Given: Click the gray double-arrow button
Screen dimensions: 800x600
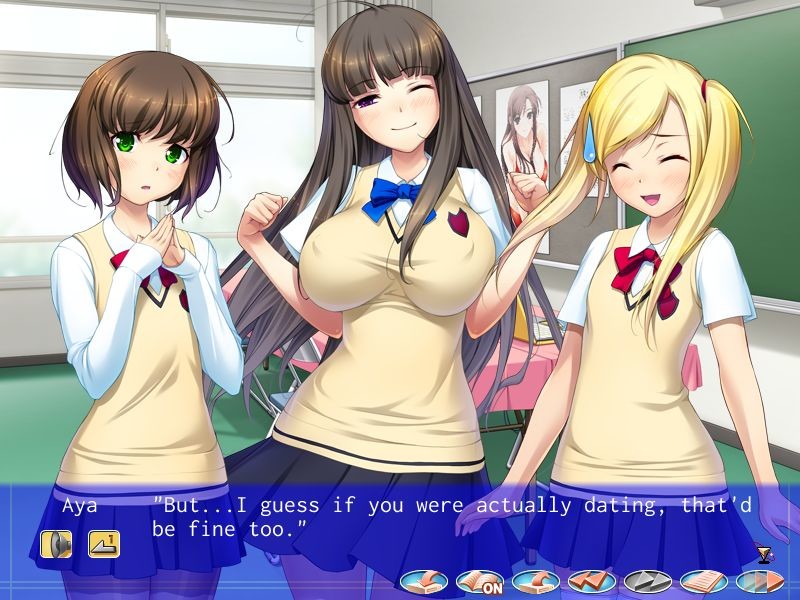Looking at the screenshot, I should 647,580.
